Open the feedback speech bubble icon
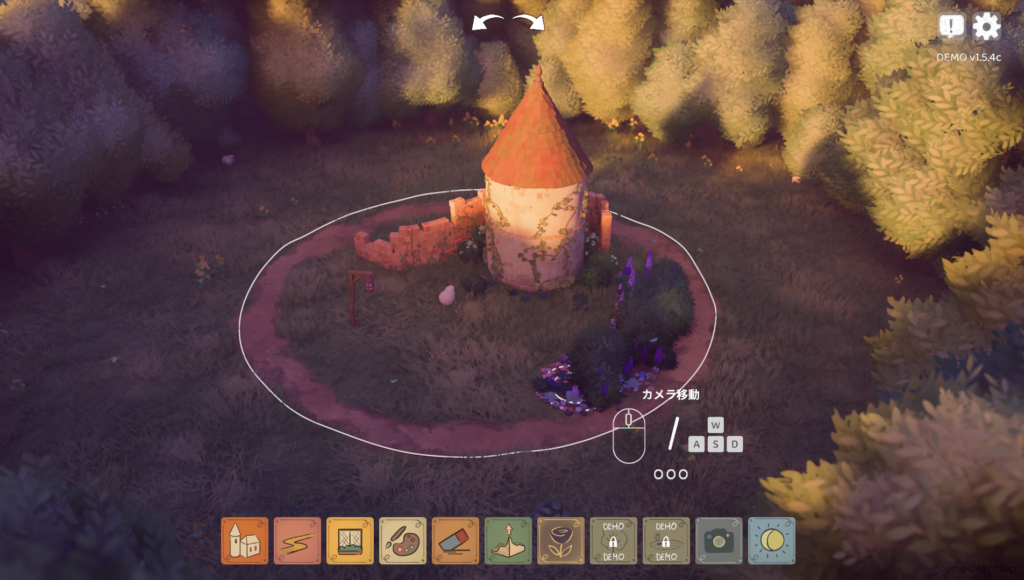 click(x=951, y=27)
